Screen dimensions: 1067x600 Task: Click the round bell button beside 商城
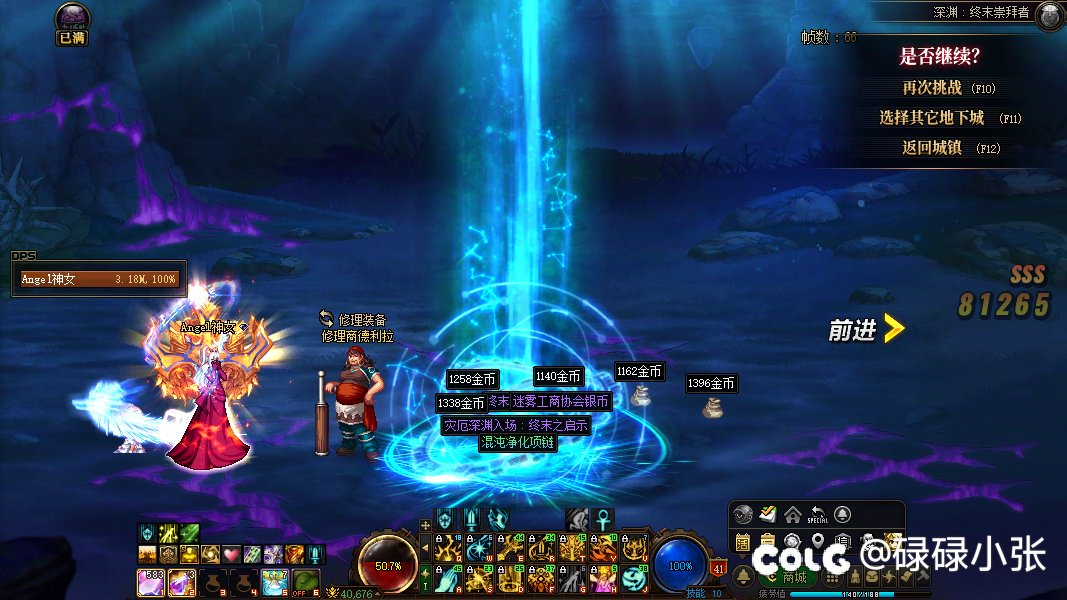[744, 577]
